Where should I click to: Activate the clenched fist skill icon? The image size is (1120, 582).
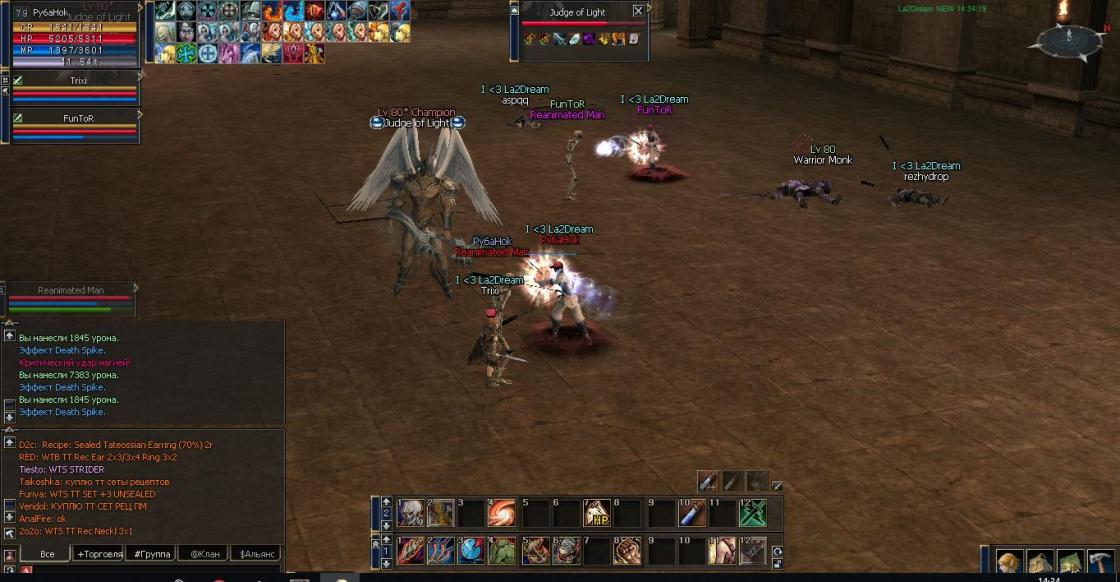click(628, 550)
